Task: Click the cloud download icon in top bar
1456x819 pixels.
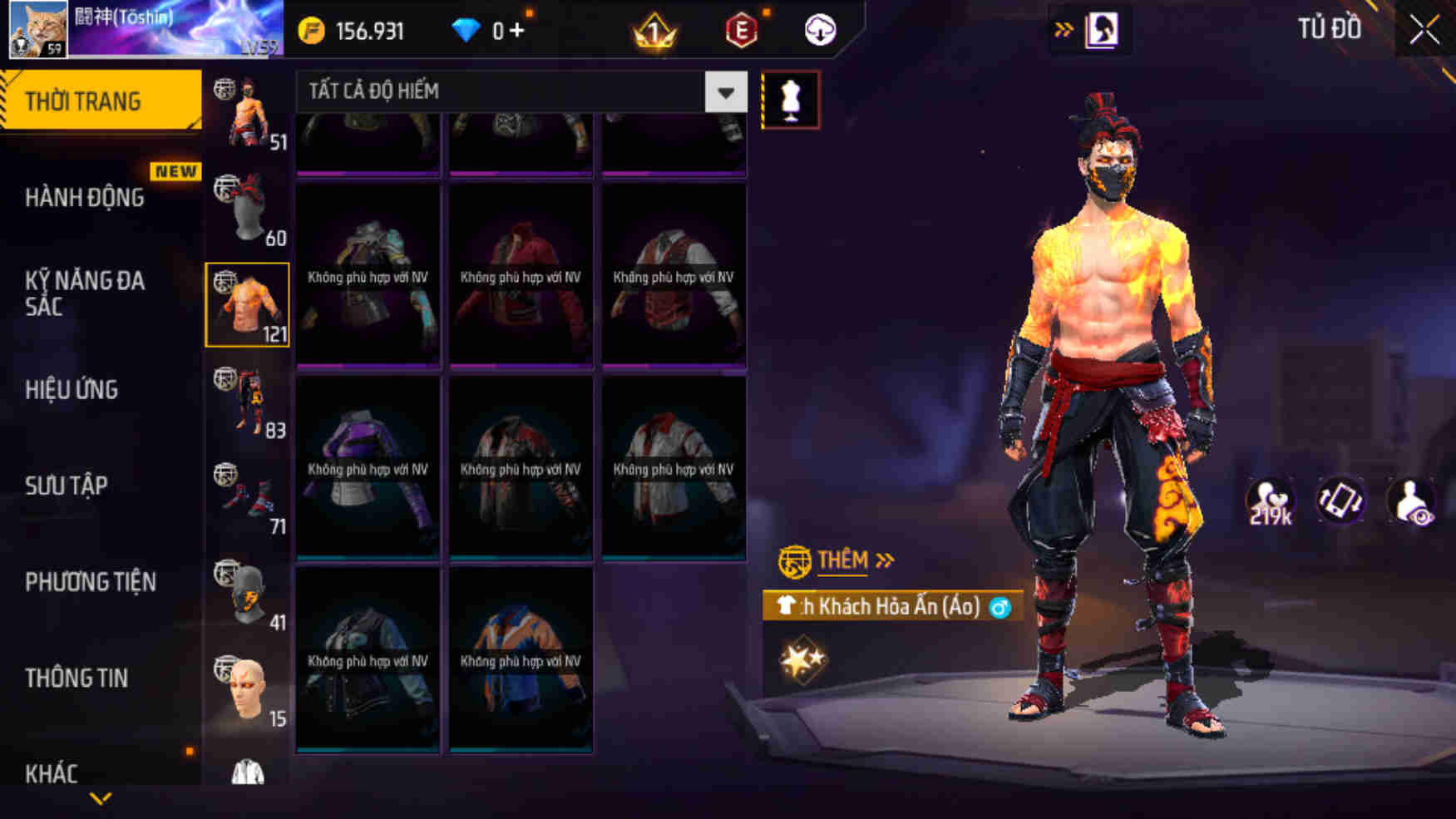Action: (x=819, y=28)
